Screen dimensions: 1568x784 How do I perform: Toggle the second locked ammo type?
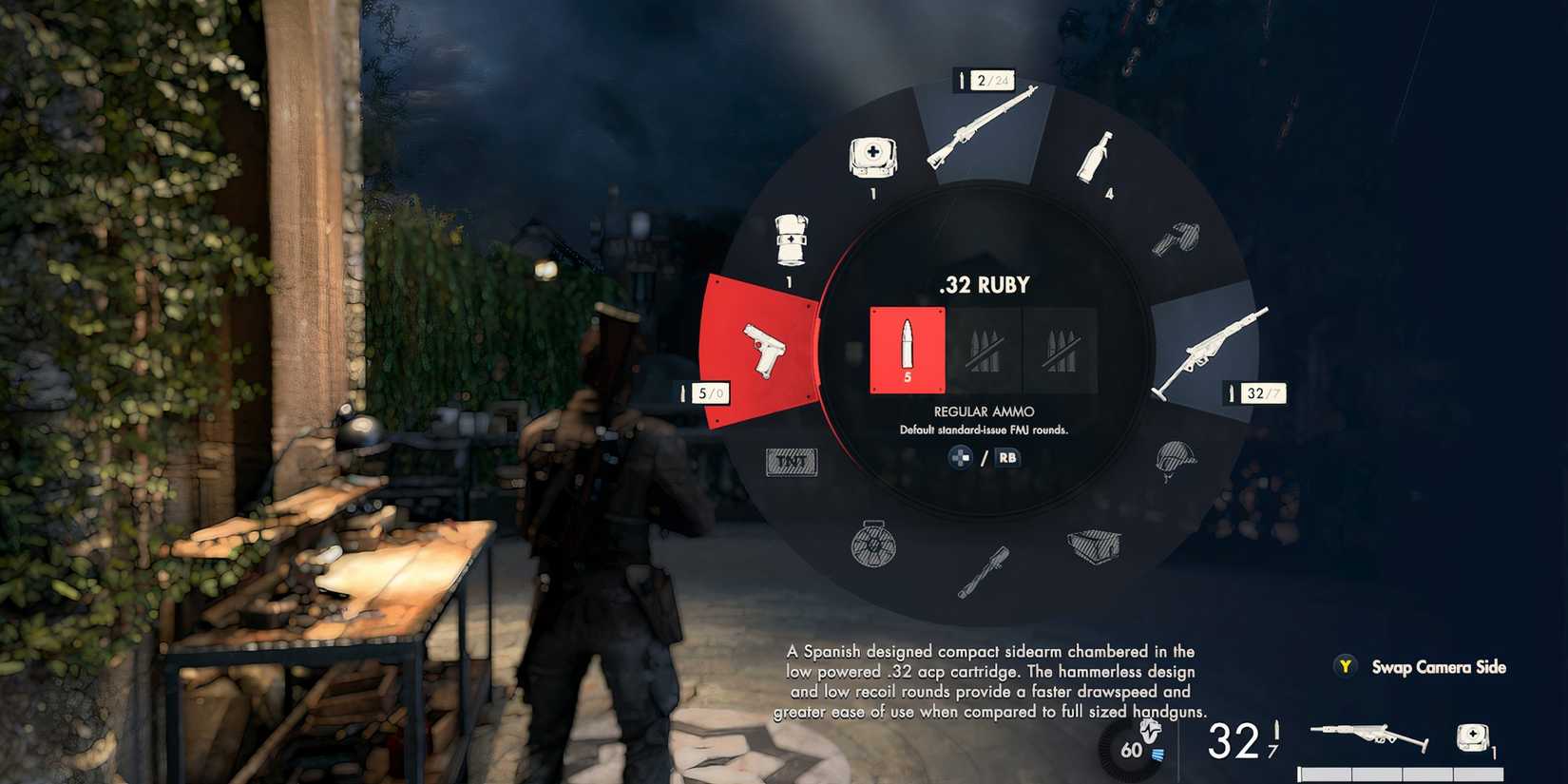(984, 347)
